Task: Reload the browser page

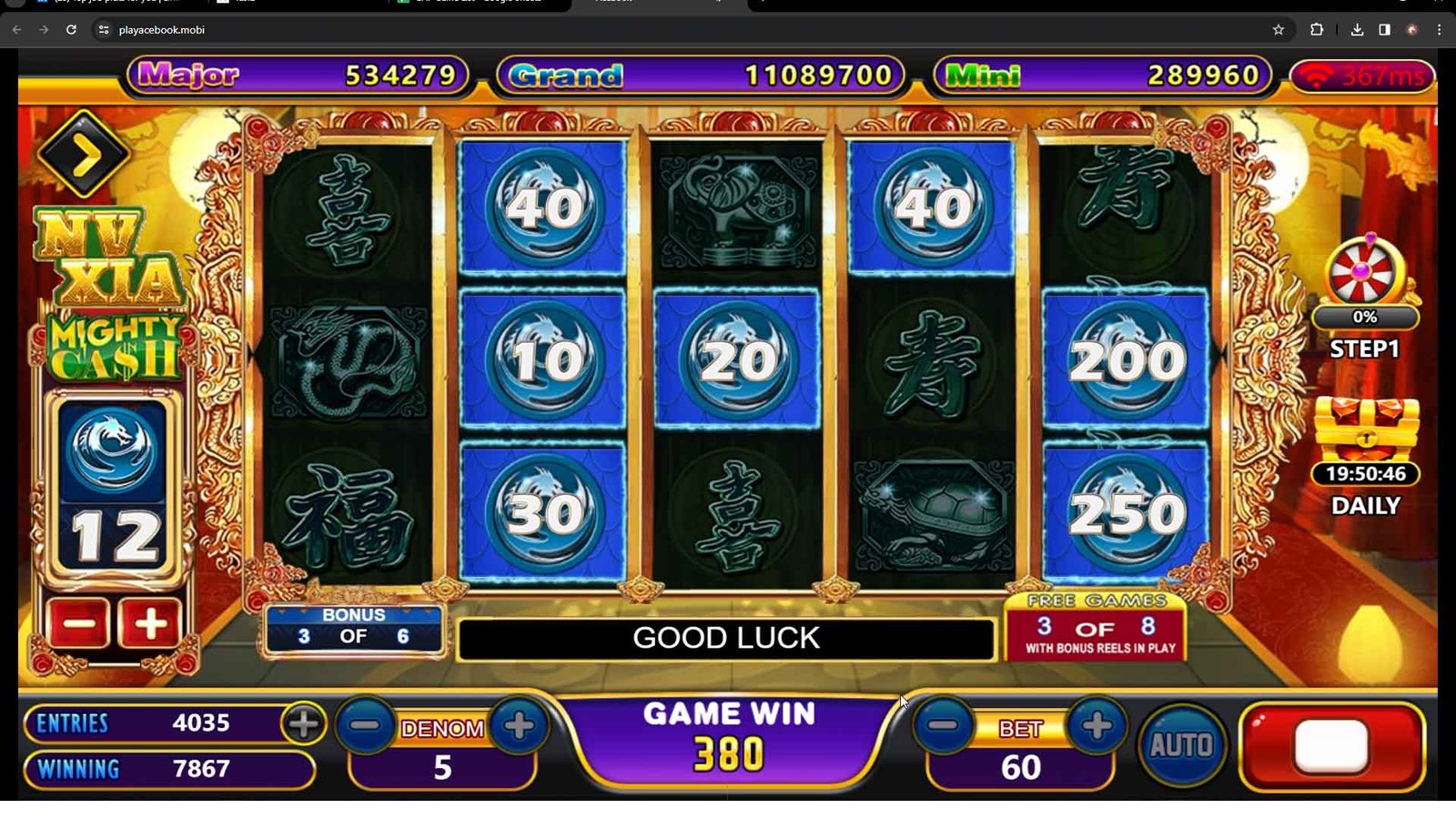Action: point(71,30)
